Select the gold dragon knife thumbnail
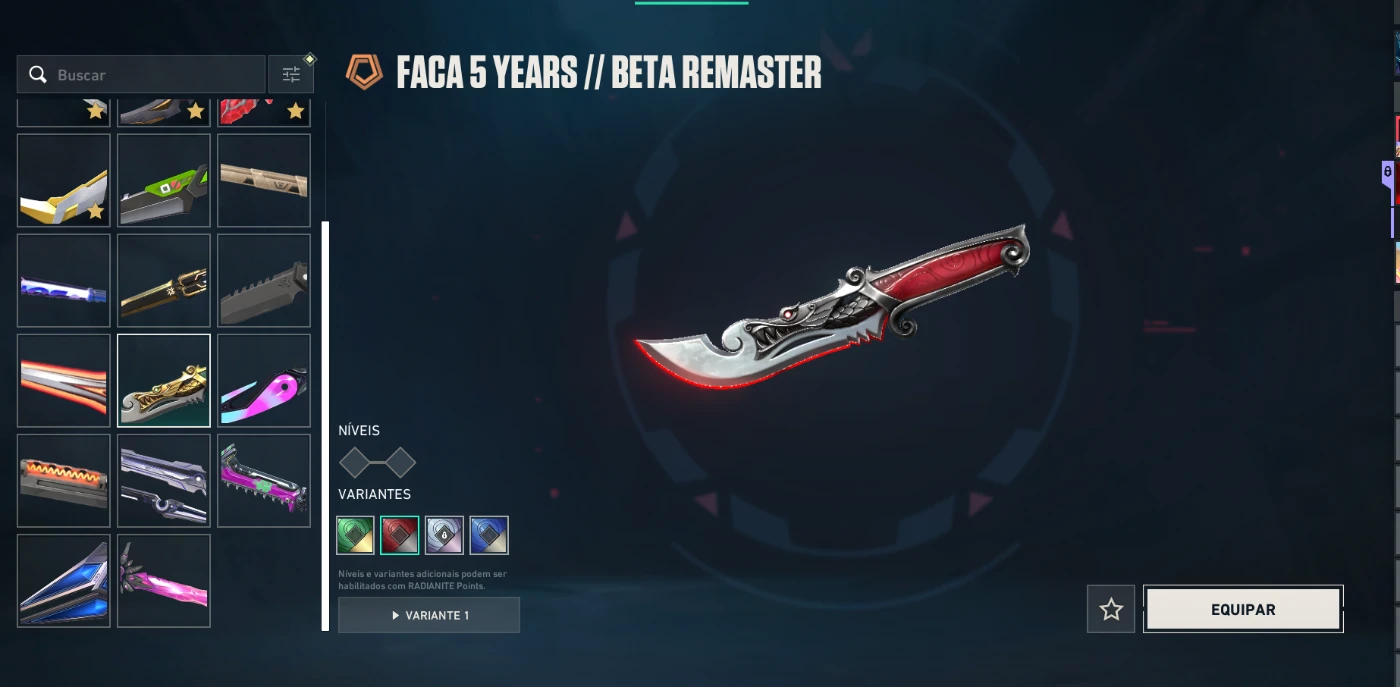The height and width of the screenshot is (687, 1400). pyautogui.click(x=164, y=381)
